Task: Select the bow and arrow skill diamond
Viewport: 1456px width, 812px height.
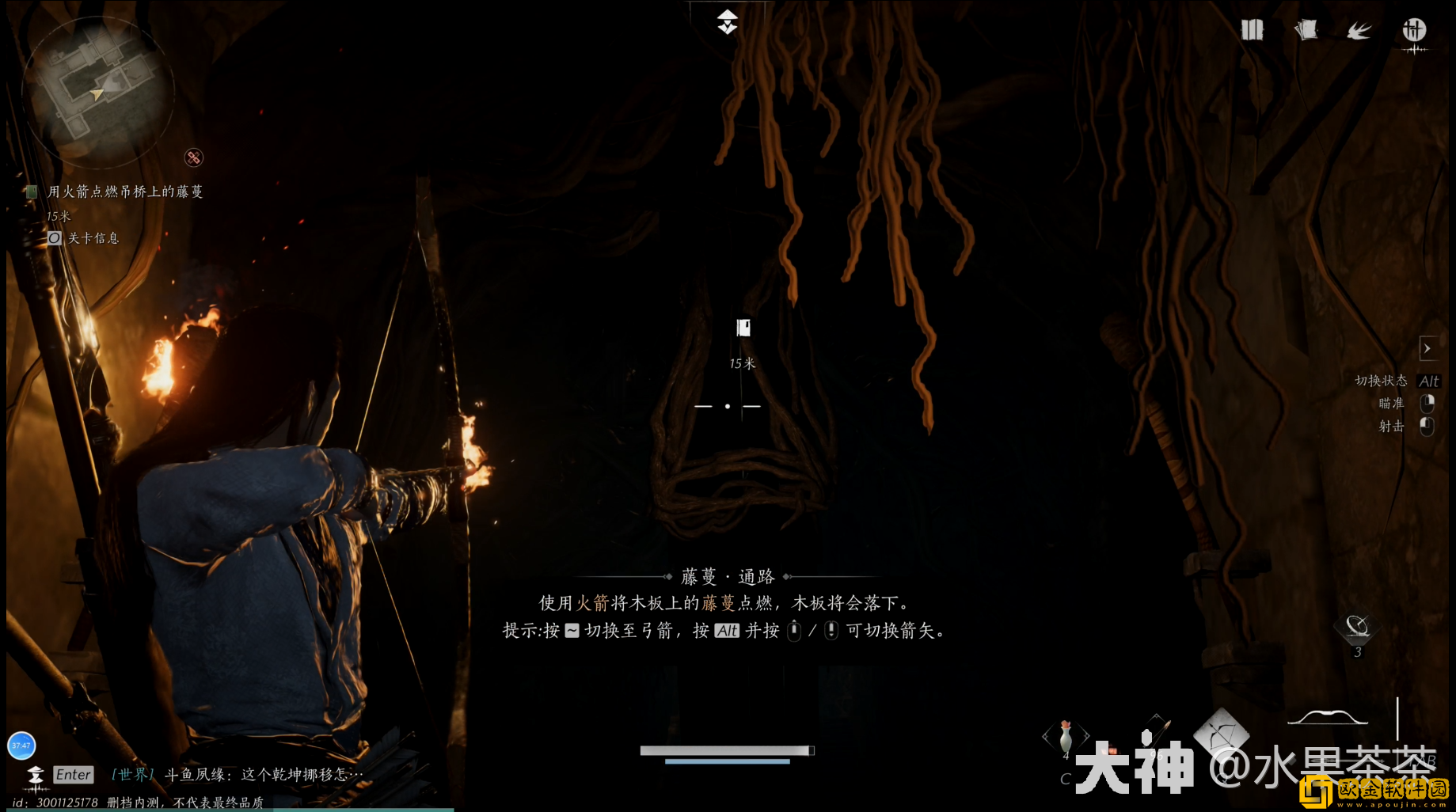Action: (x=1221, y=732)
